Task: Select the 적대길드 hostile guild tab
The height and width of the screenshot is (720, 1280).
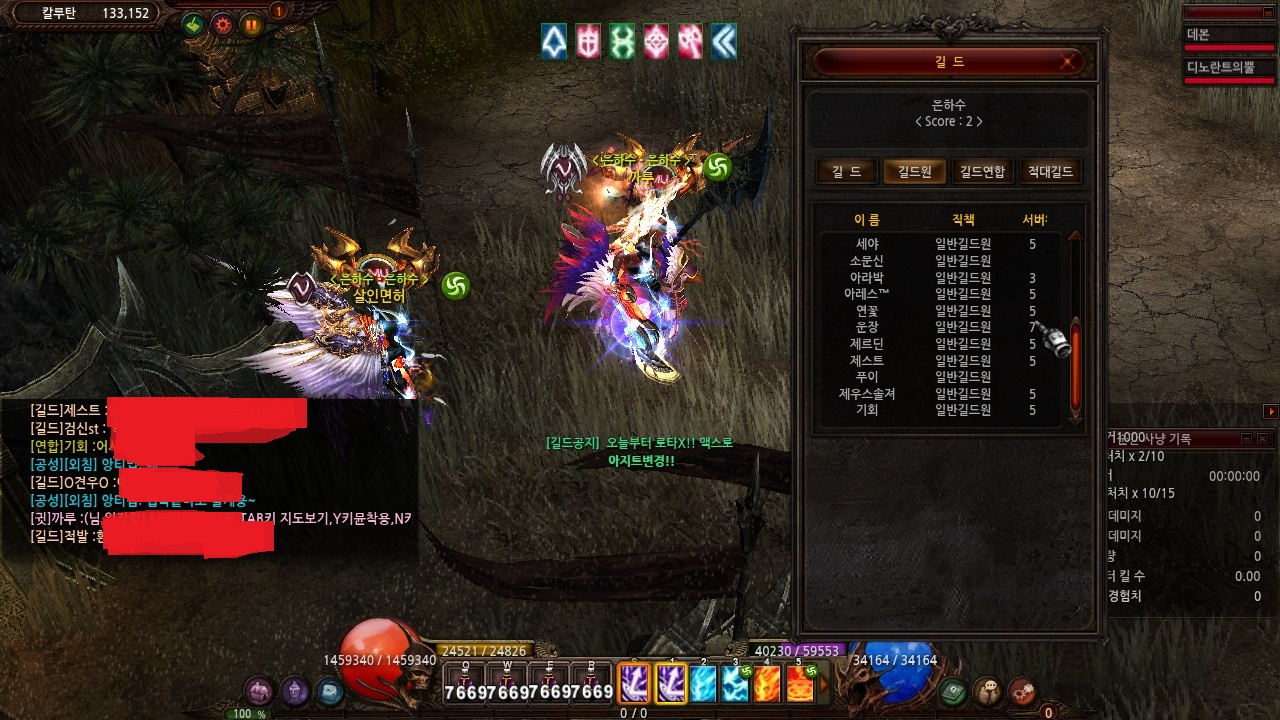Action: [x=1049, y=172]
